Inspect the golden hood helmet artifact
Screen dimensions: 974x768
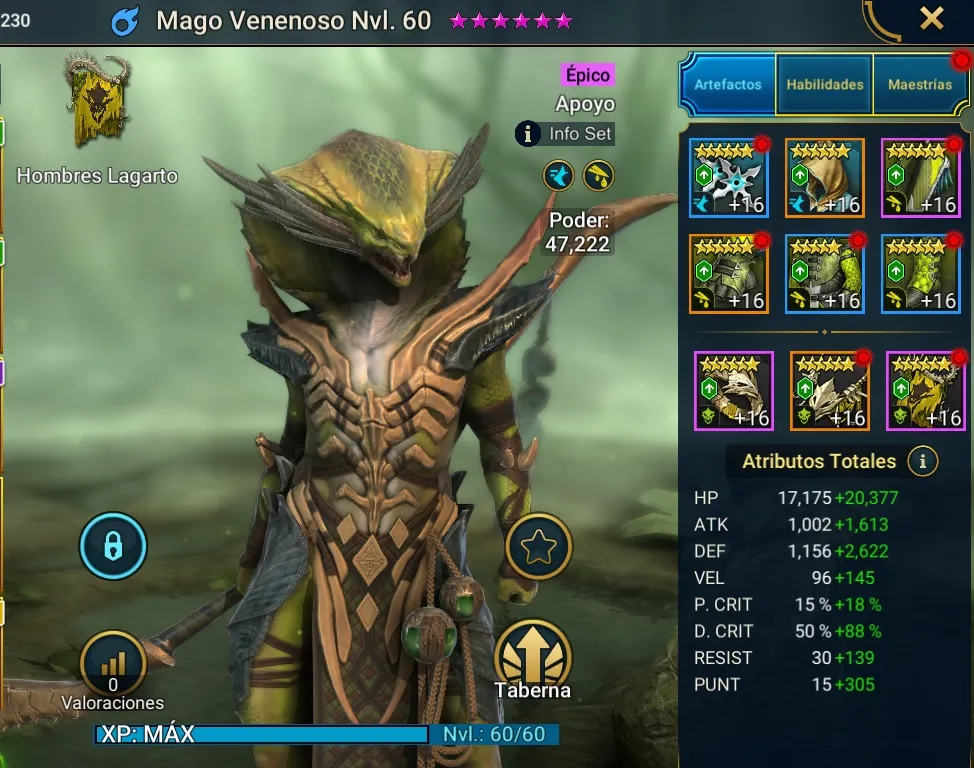tap(825, 178)
